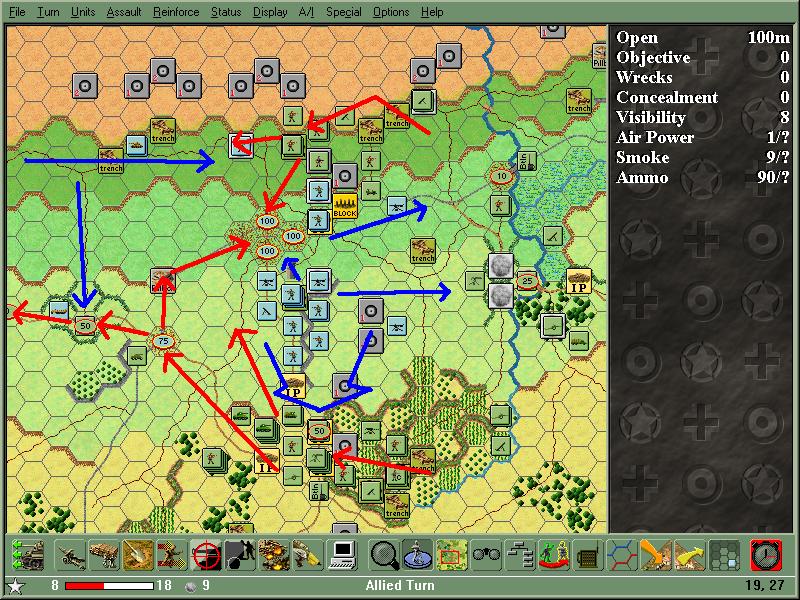This screenshot has height=600, width=800.
Task: Click the red crosshair target button
Action: point(205,553)
